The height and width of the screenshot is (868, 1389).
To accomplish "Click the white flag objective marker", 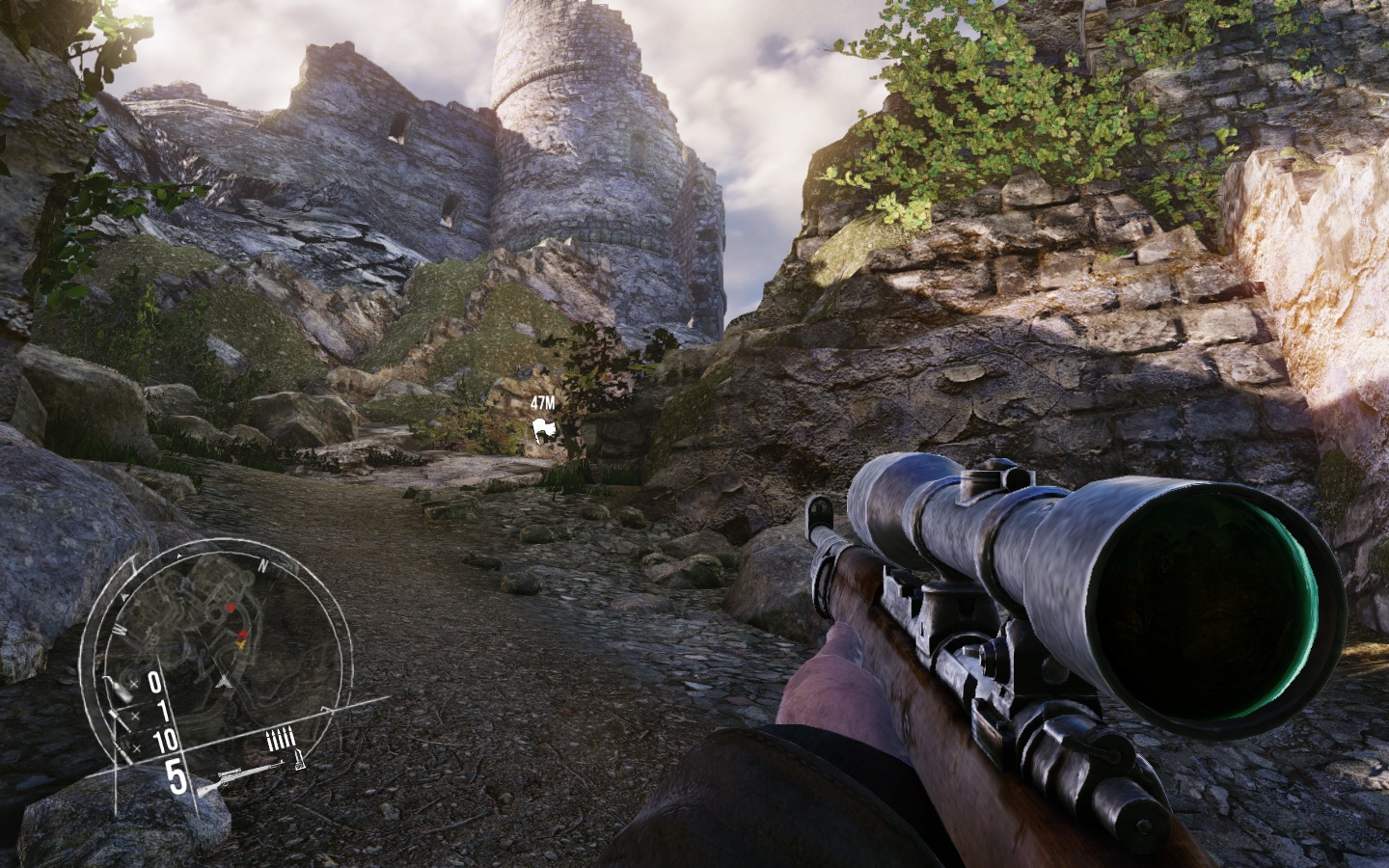I will click(x=544, y=431).
